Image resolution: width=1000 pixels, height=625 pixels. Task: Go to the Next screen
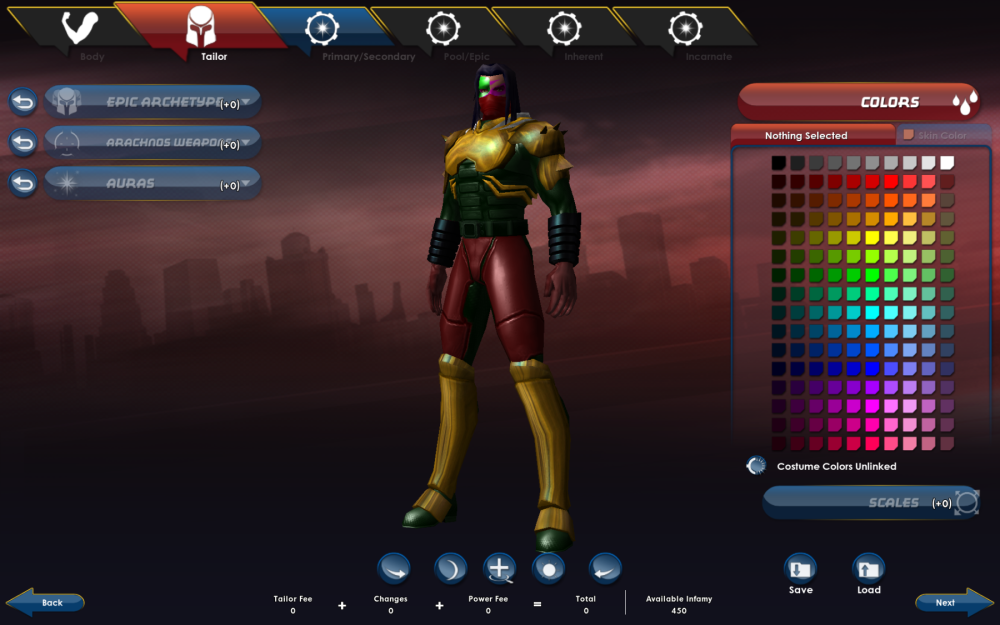[951, 603]
